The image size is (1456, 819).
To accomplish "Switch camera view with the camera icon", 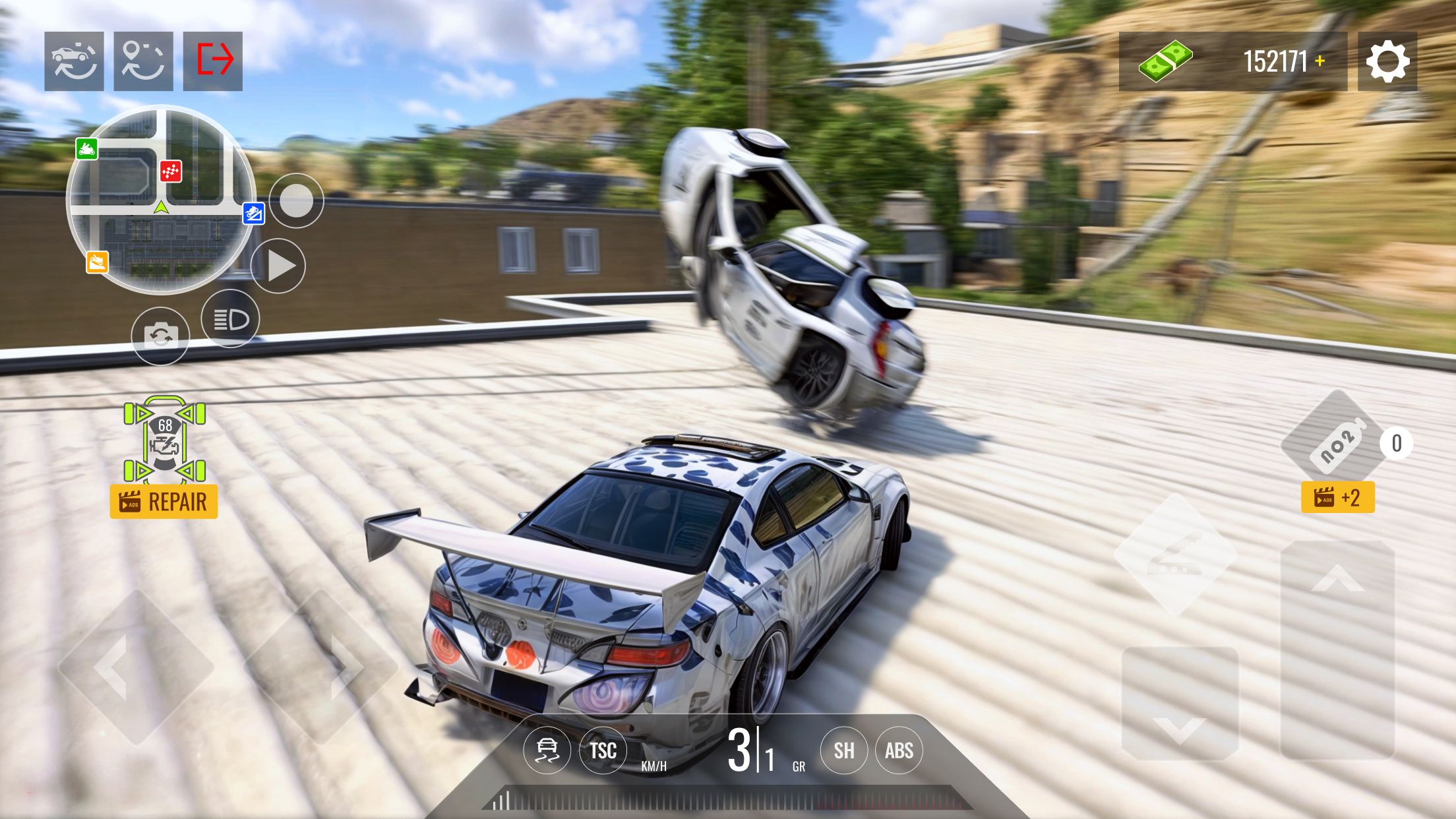I will pos(160,336).
